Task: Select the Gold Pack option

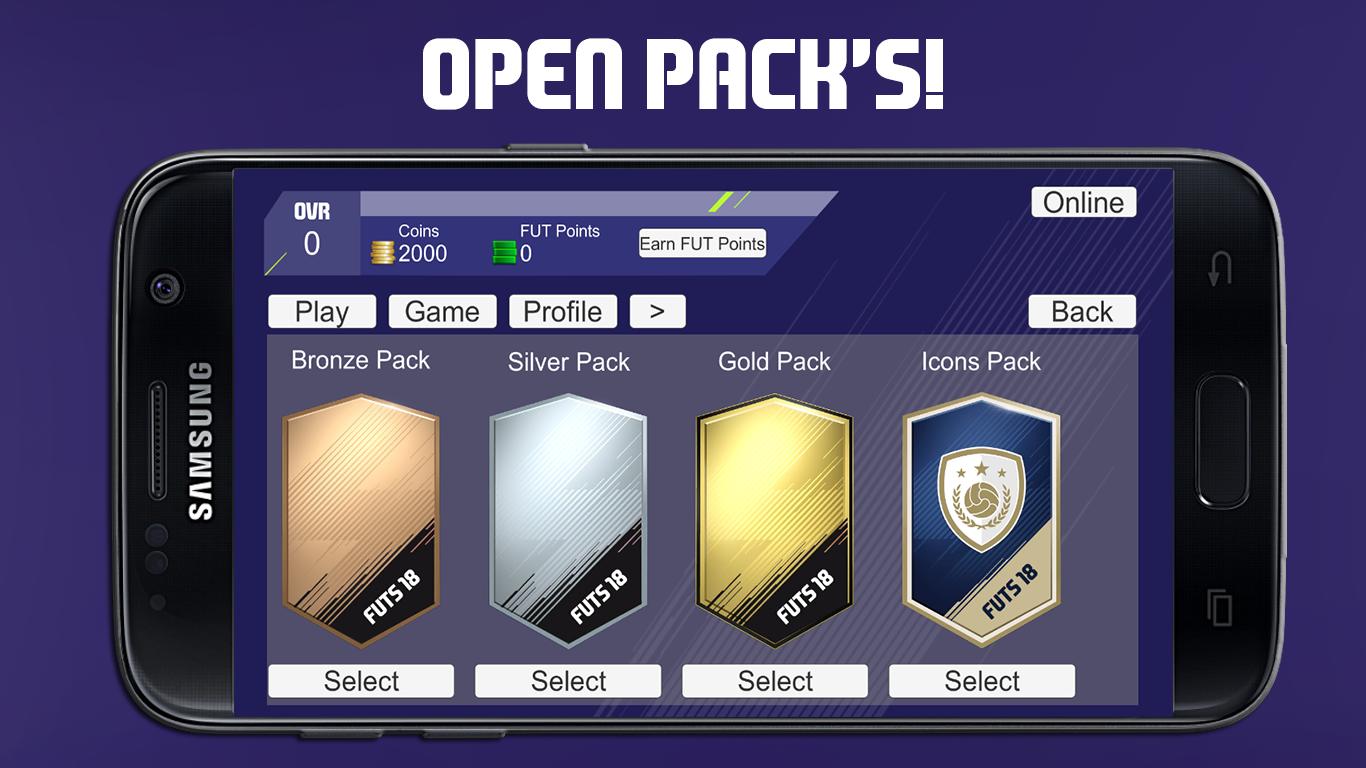Action: pyautogui.click(x=775, y=680)
